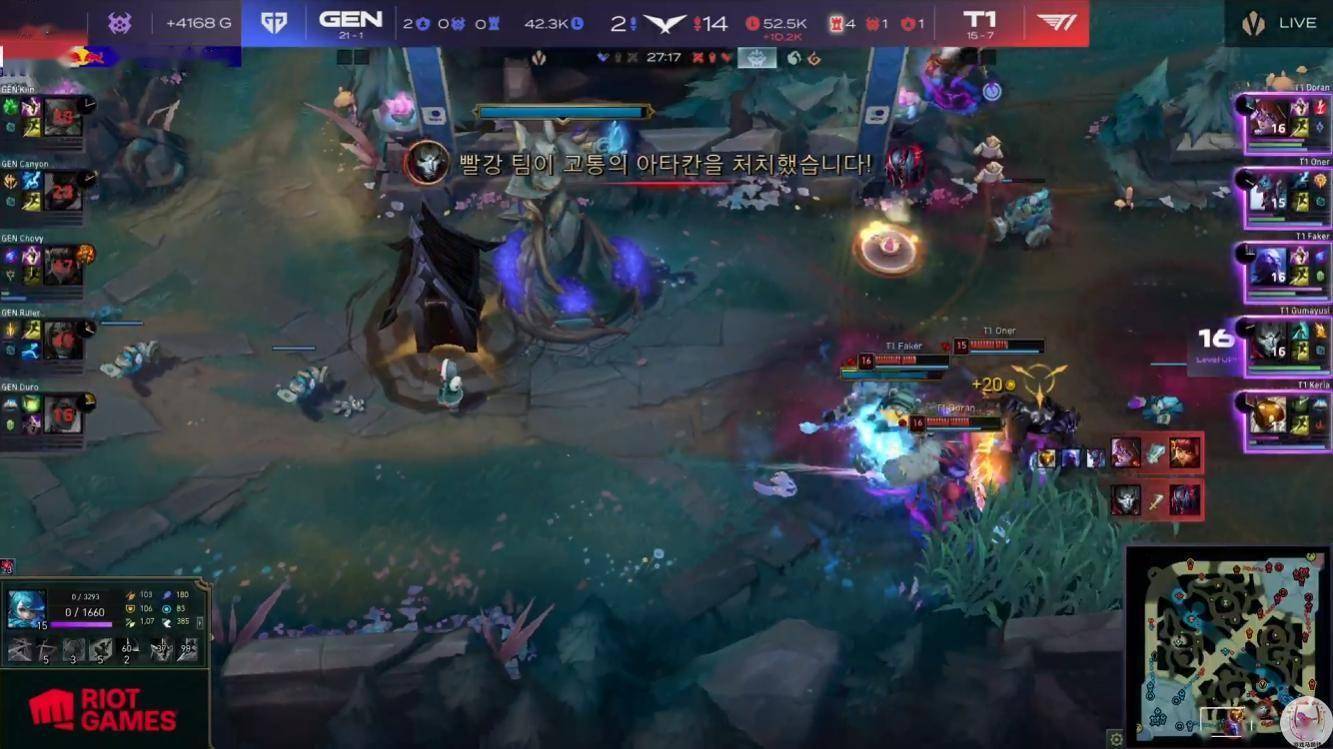Click the T1 team logo on scoreboard
This screenshot has width=1333, height=749.
[1056, 23]
